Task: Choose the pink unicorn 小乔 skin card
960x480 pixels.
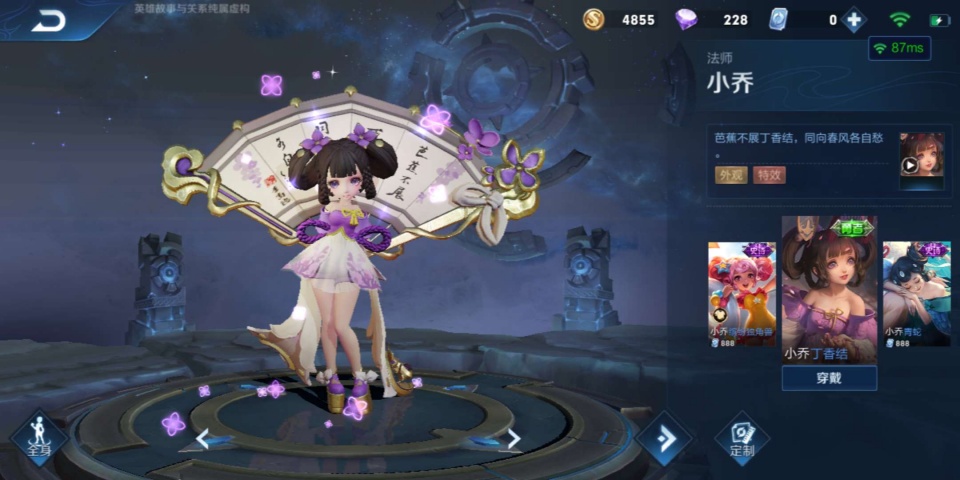Action: tap(742, 294)
